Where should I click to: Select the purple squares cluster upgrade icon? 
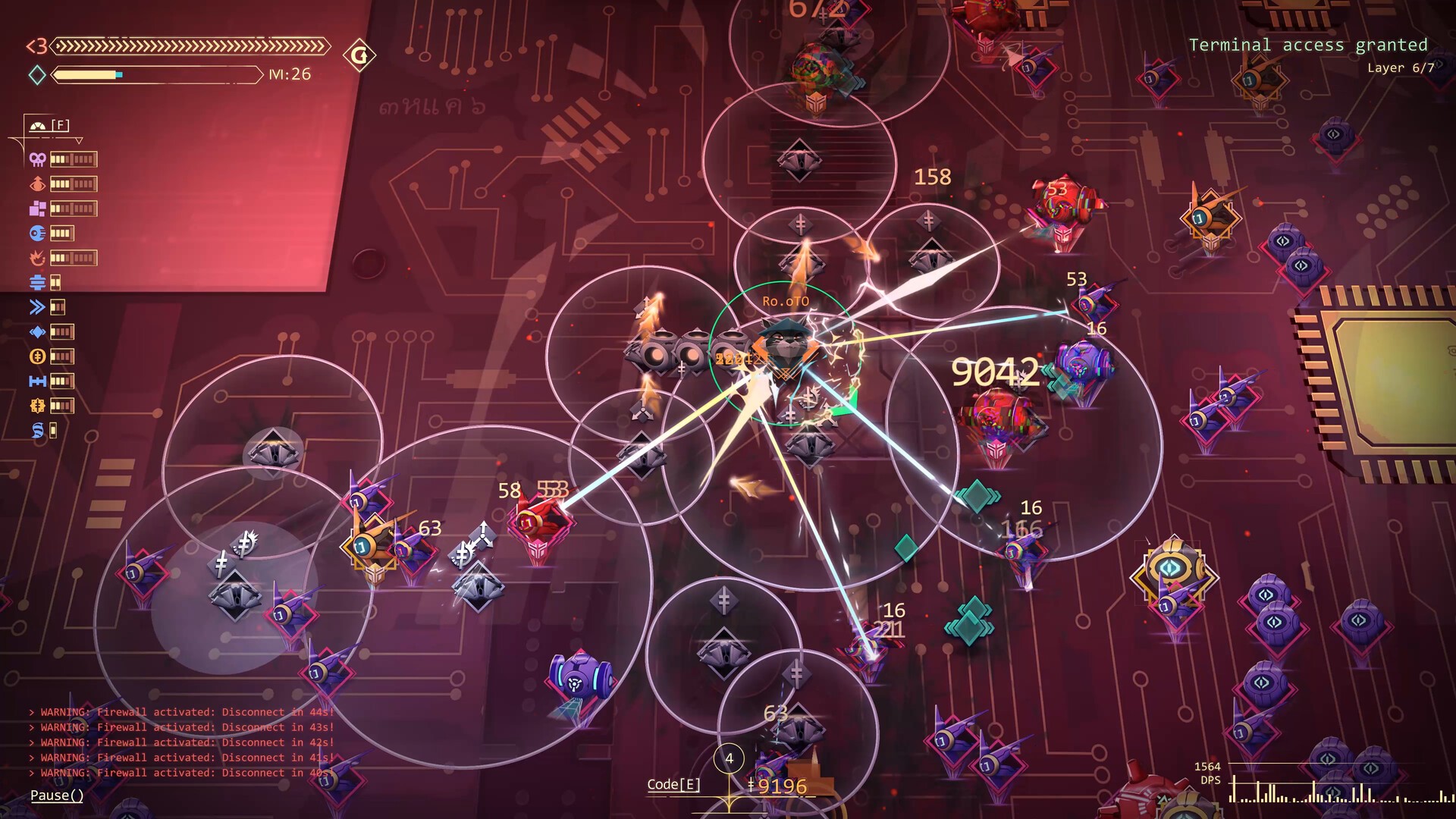coord(37,209)
